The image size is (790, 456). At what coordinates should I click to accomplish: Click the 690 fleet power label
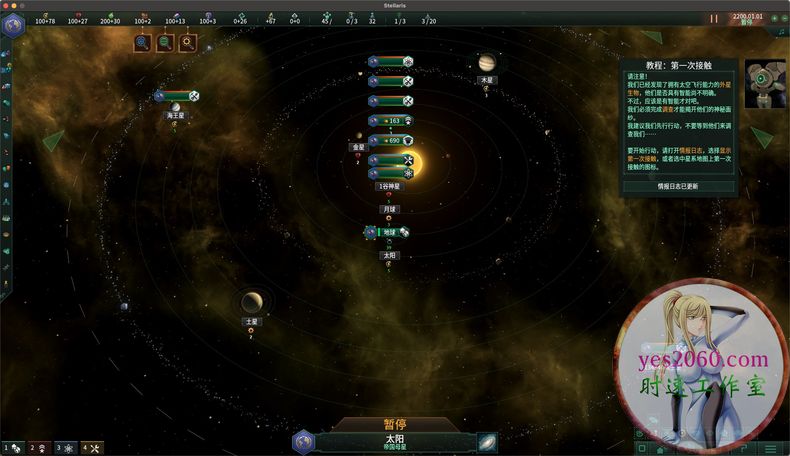click(392, 141)
